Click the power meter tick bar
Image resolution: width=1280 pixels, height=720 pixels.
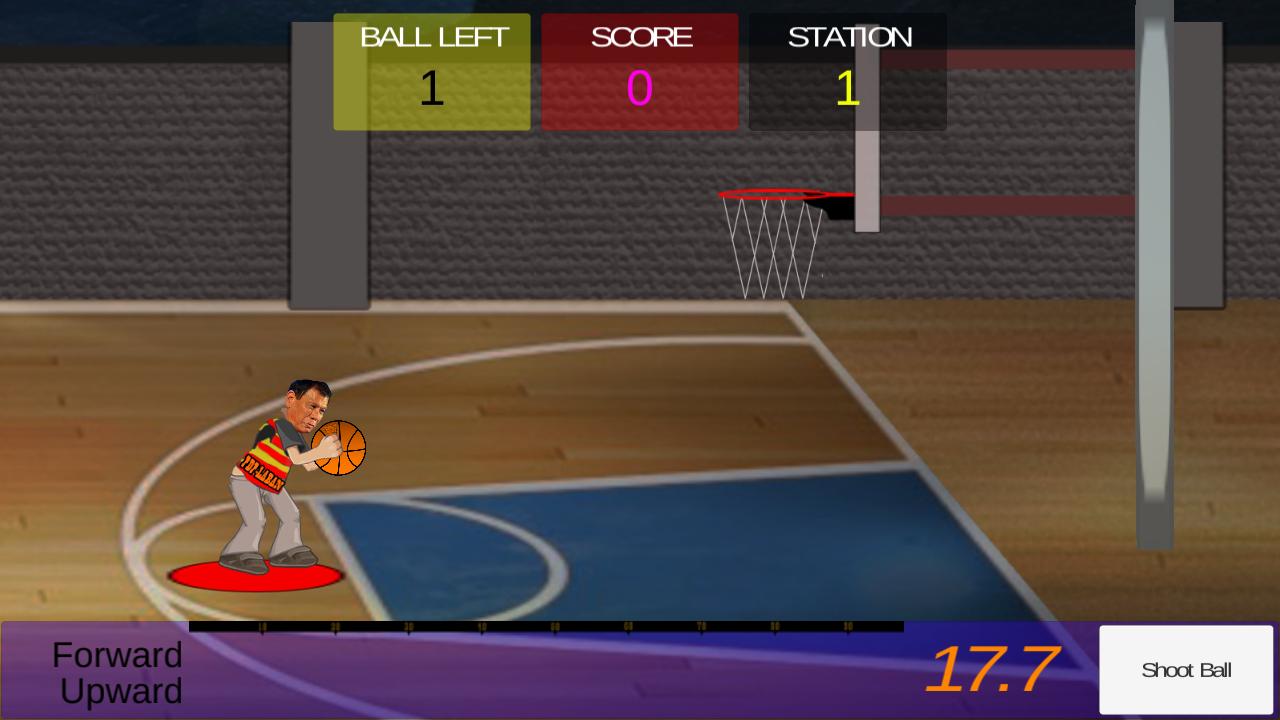pyautogui.click(x=545, y=627)
